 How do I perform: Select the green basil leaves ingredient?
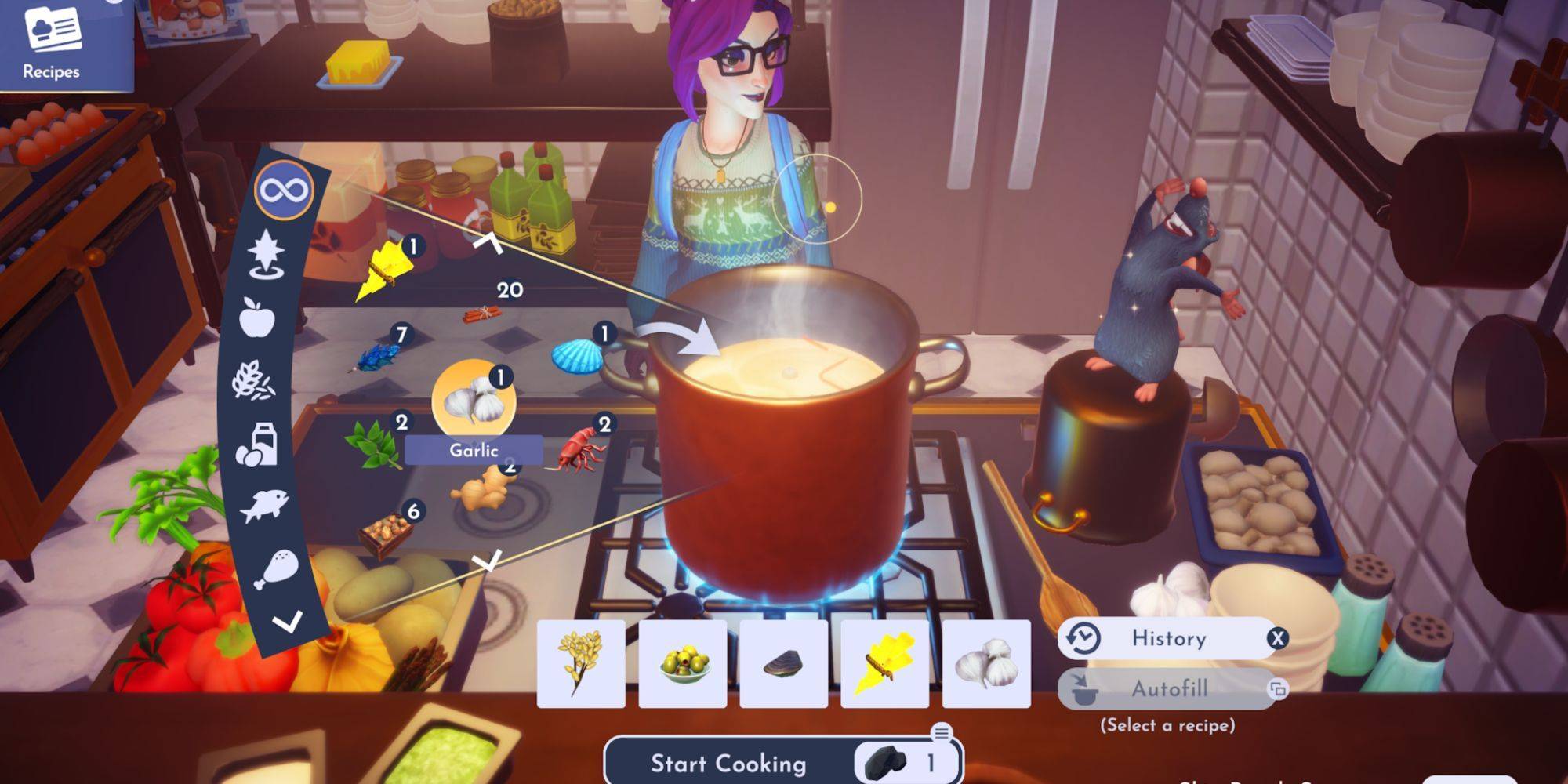click(372, 445)
